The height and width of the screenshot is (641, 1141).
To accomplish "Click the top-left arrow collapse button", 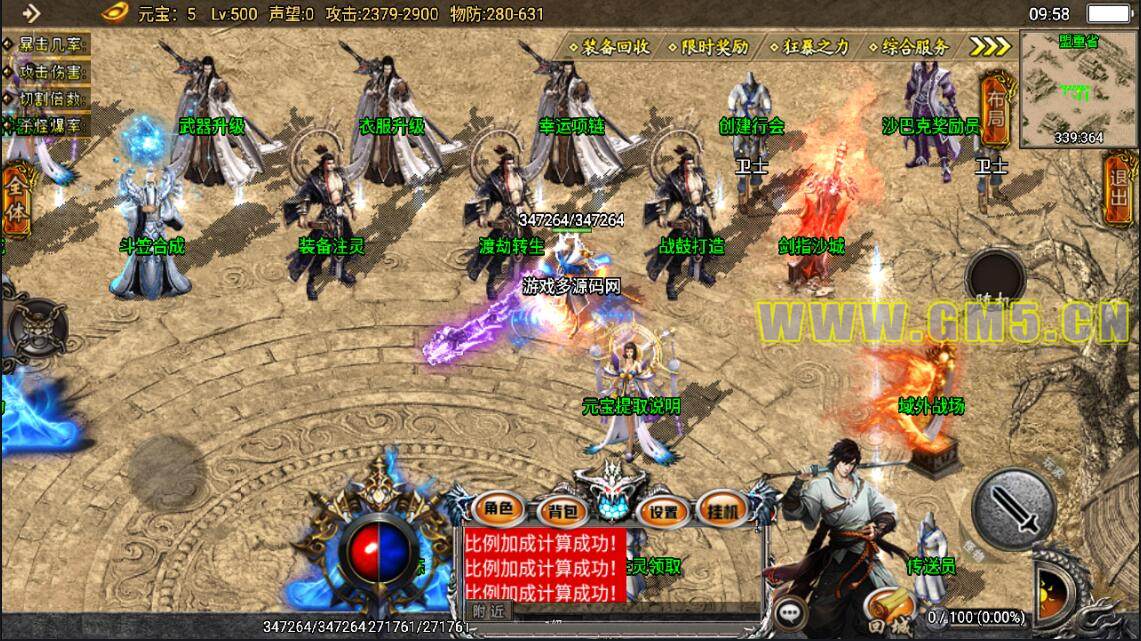I will click(x=31, y=13).
